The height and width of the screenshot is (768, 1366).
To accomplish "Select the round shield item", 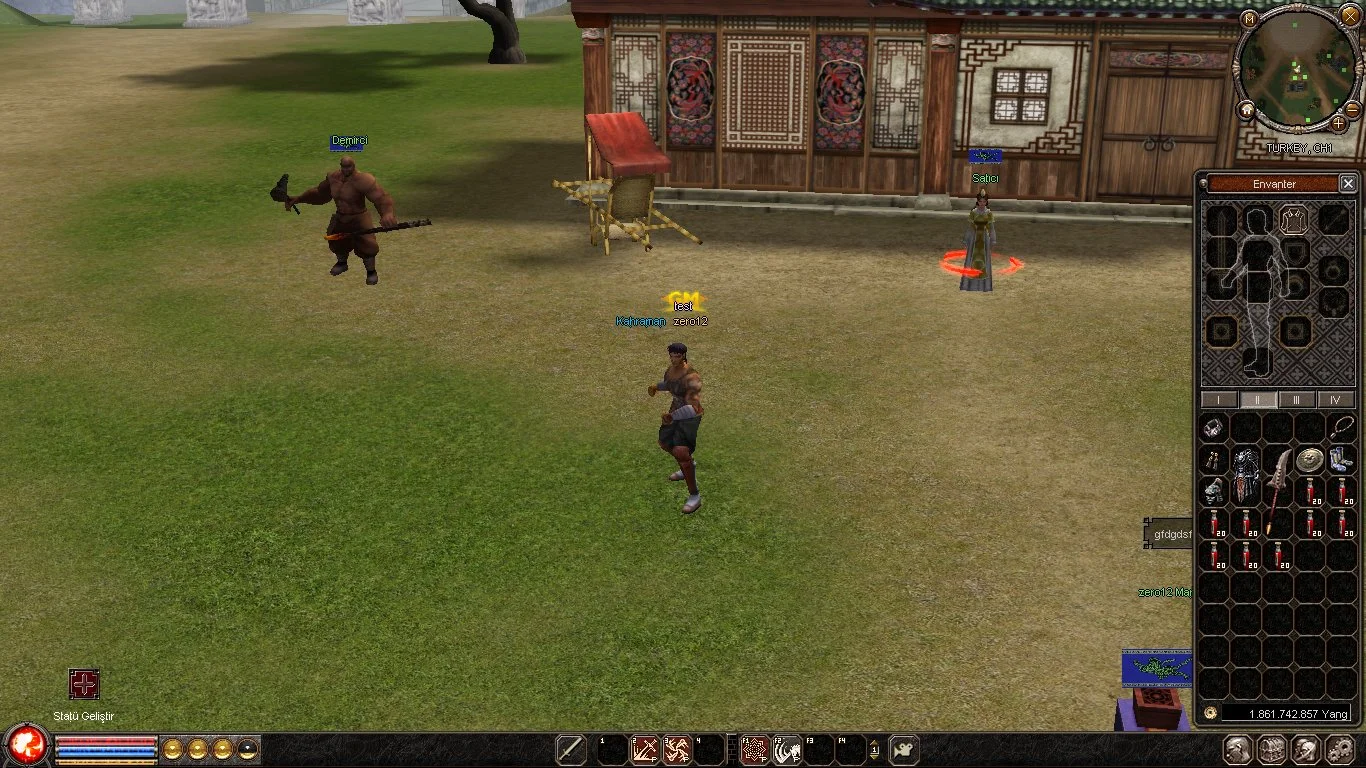I will tap(1311, 460).
